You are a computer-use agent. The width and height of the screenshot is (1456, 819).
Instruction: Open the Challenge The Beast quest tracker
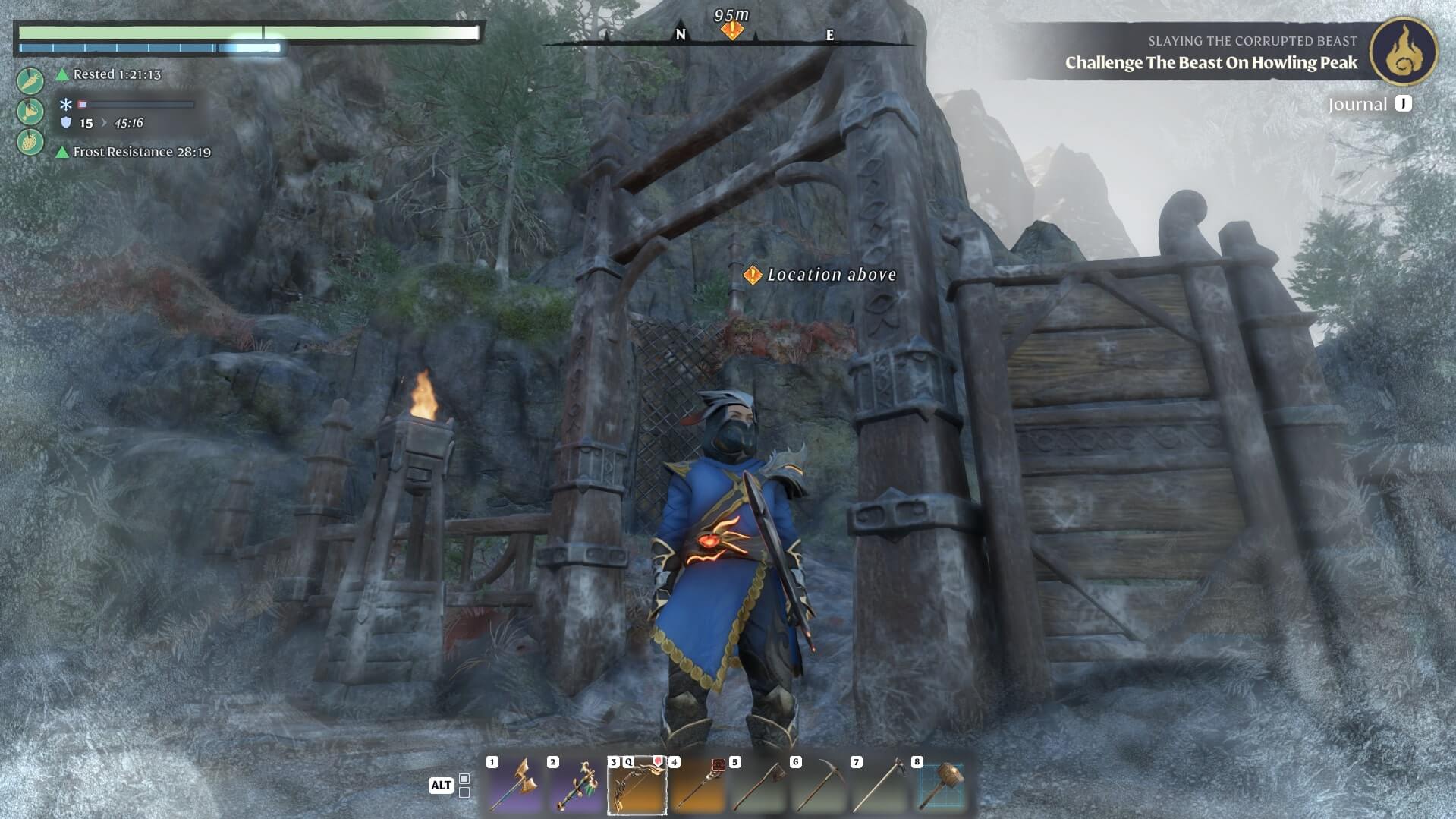coord(1210,62)
